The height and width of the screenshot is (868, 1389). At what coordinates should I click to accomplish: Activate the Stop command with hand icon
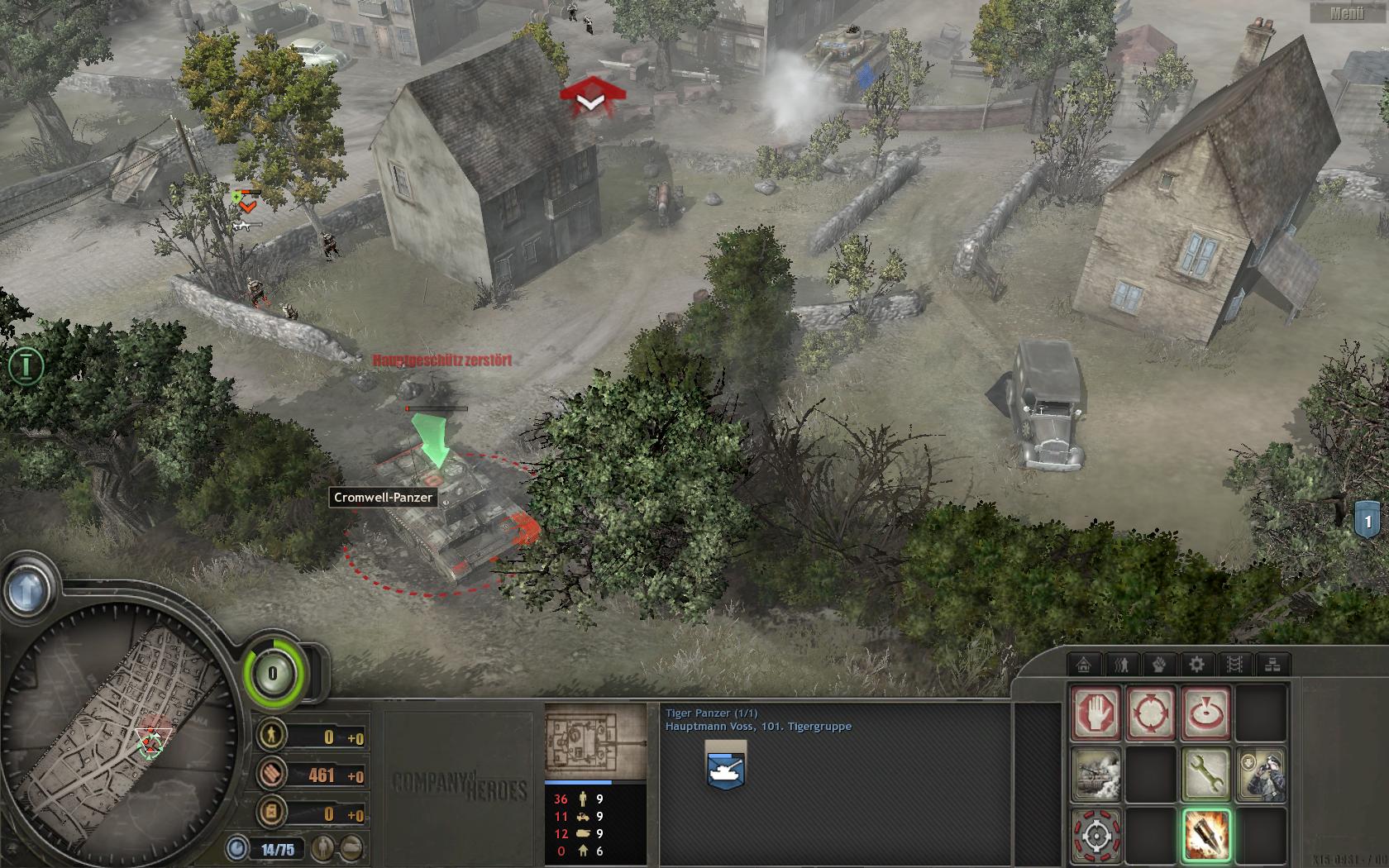1096,712
